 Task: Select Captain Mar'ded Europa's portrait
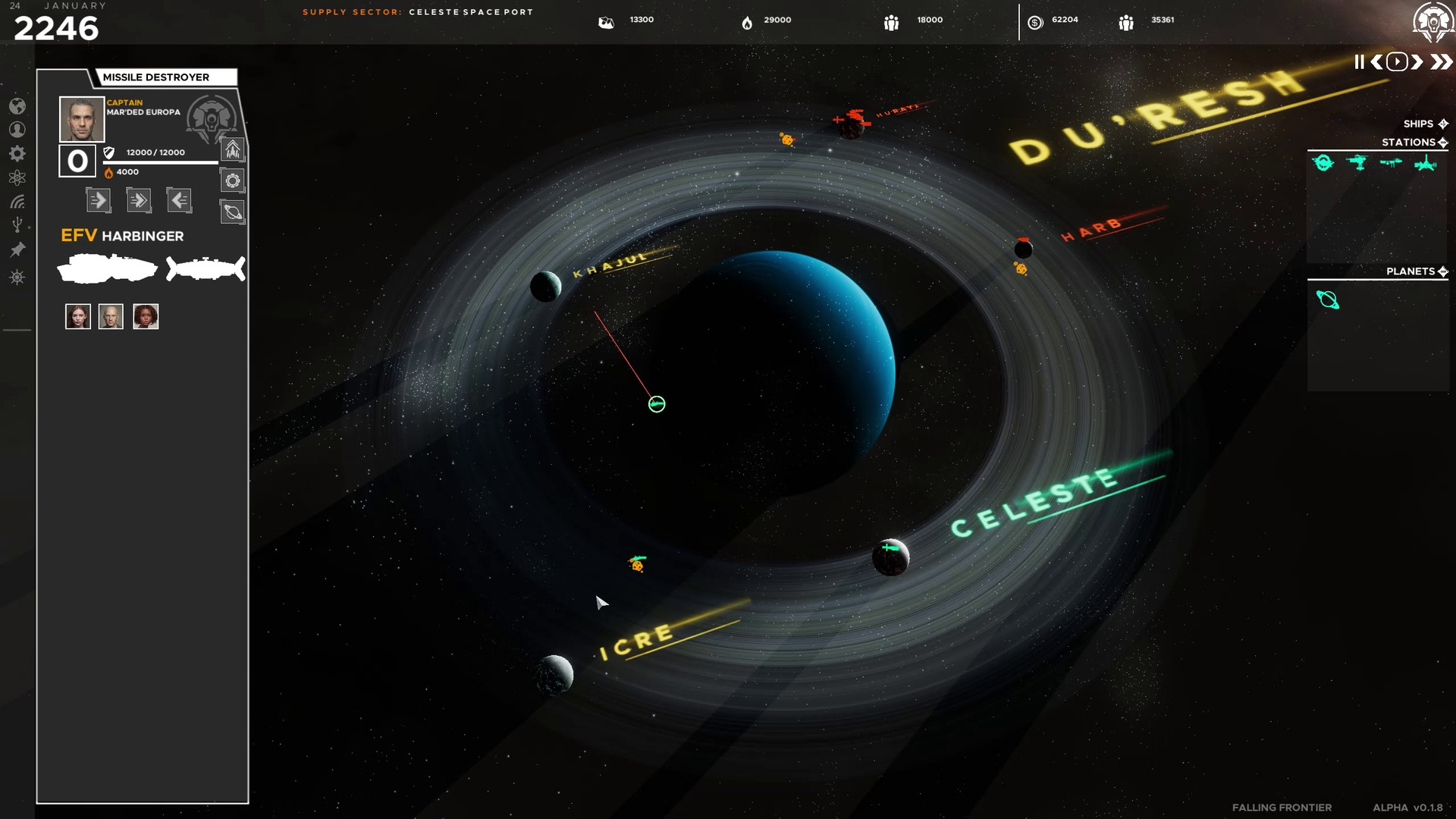click(81, 118)
